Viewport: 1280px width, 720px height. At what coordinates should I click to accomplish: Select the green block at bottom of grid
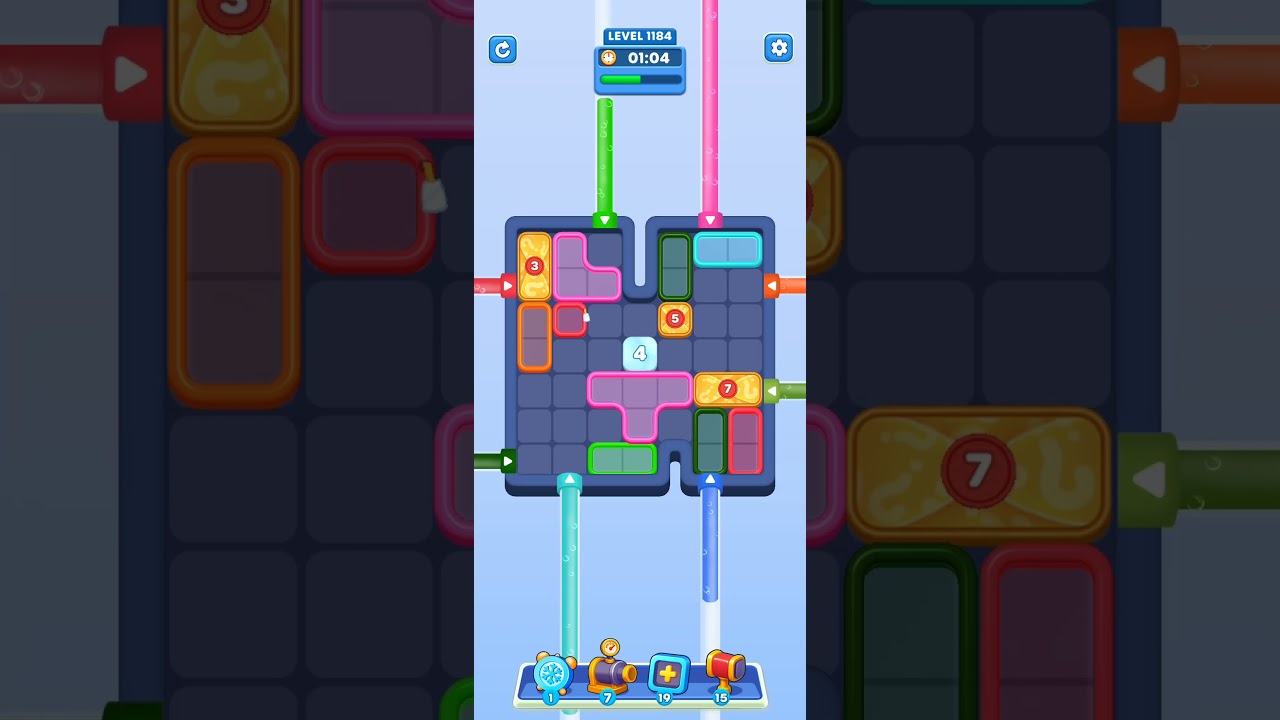coord(622,458)
